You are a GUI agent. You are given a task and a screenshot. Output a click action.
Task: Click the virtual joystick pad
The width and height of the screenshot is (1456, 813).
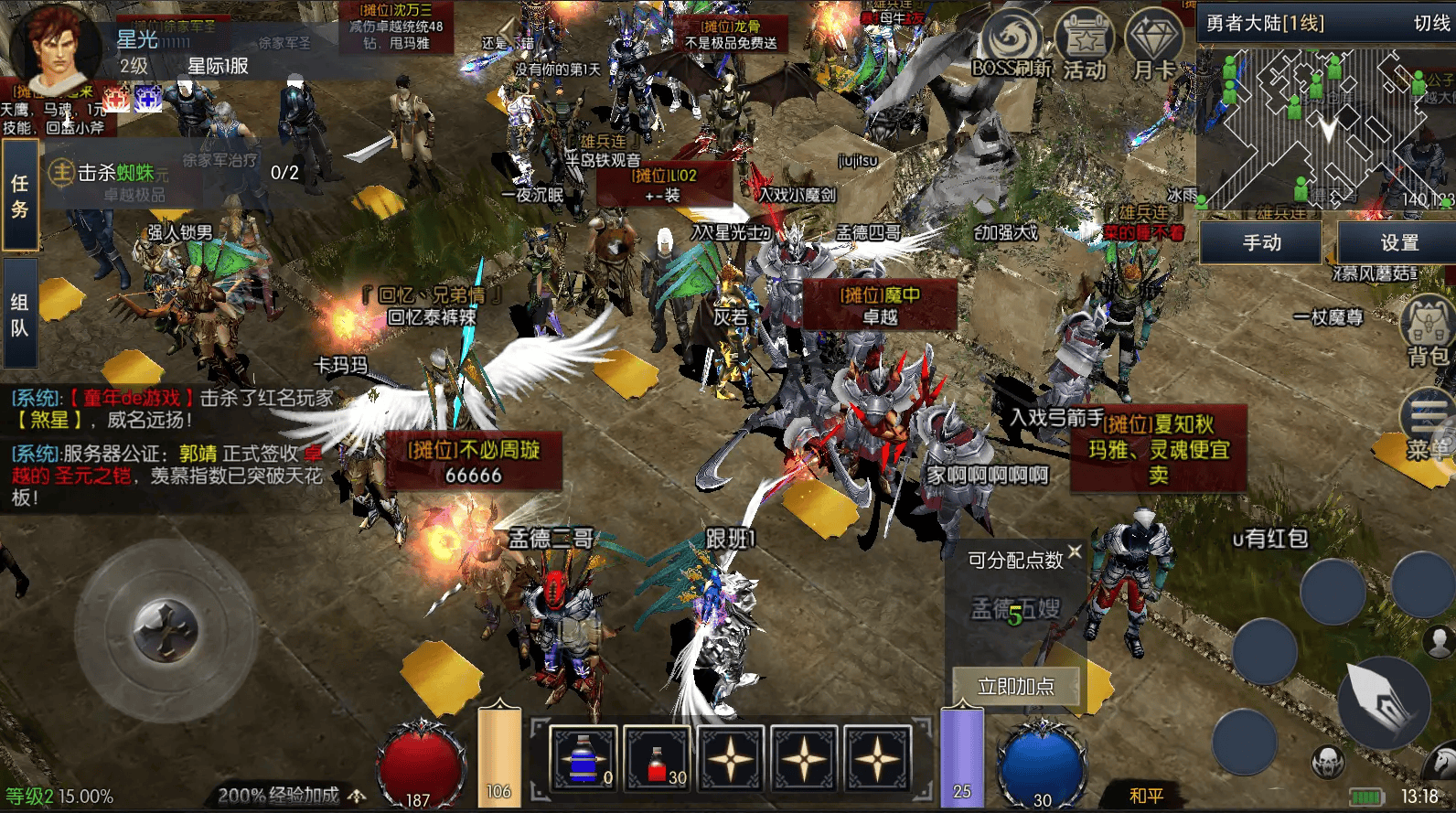click(166, 630)
